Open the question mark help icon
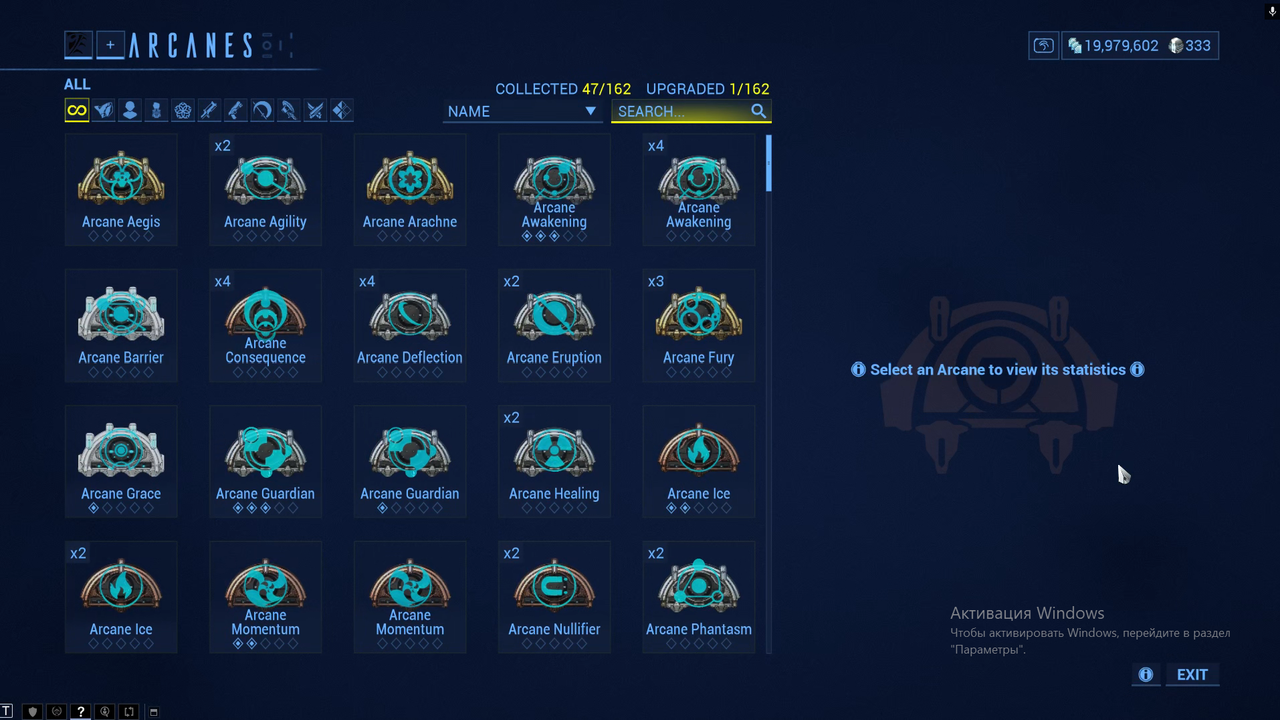This screenshot has width=1280, height=720. pos(81,712)
